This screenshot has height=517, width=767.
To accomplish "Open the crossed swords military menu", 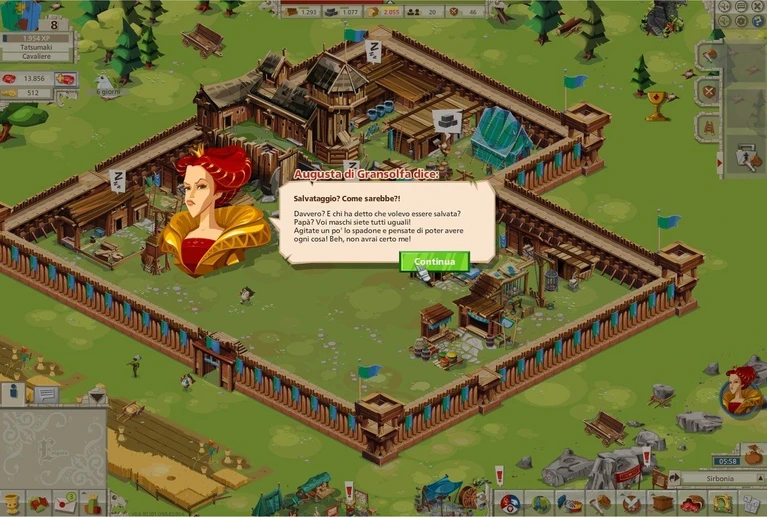I will click(x=630, y=503).
